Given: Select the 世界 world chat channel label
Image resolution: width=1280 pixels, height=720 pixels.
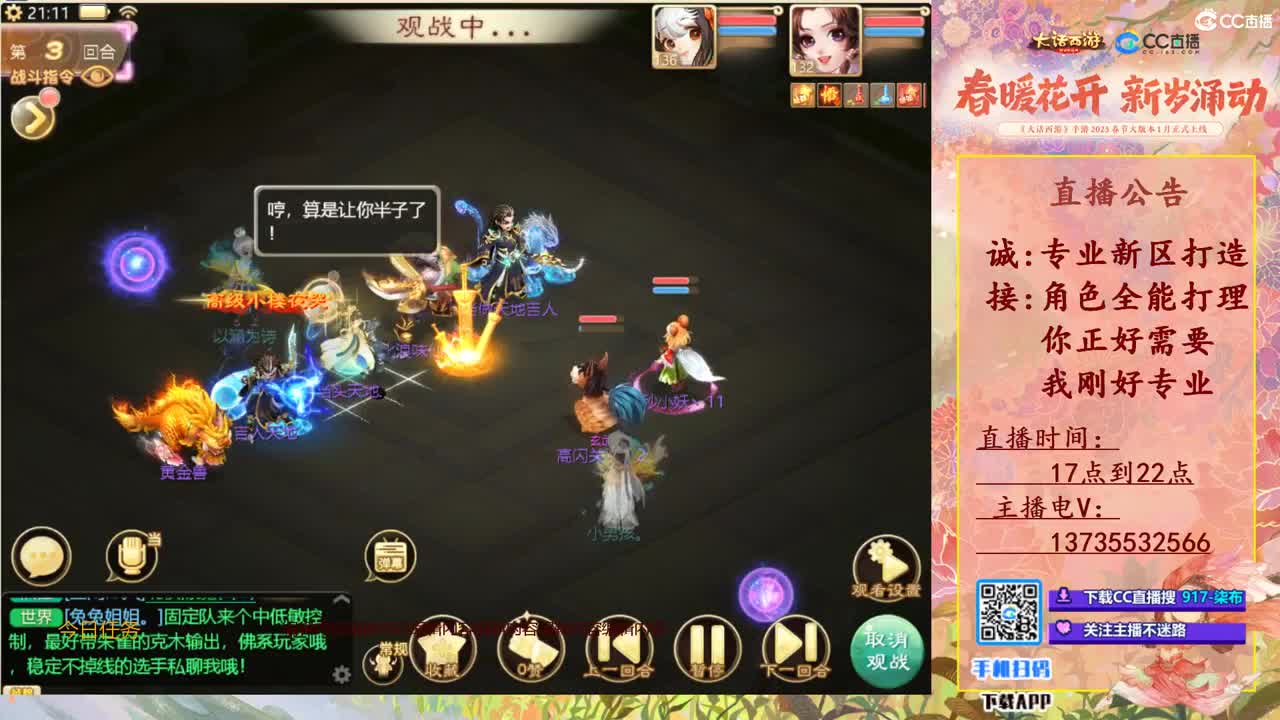Looking at the screenshot, I should [x=39, y=615].
